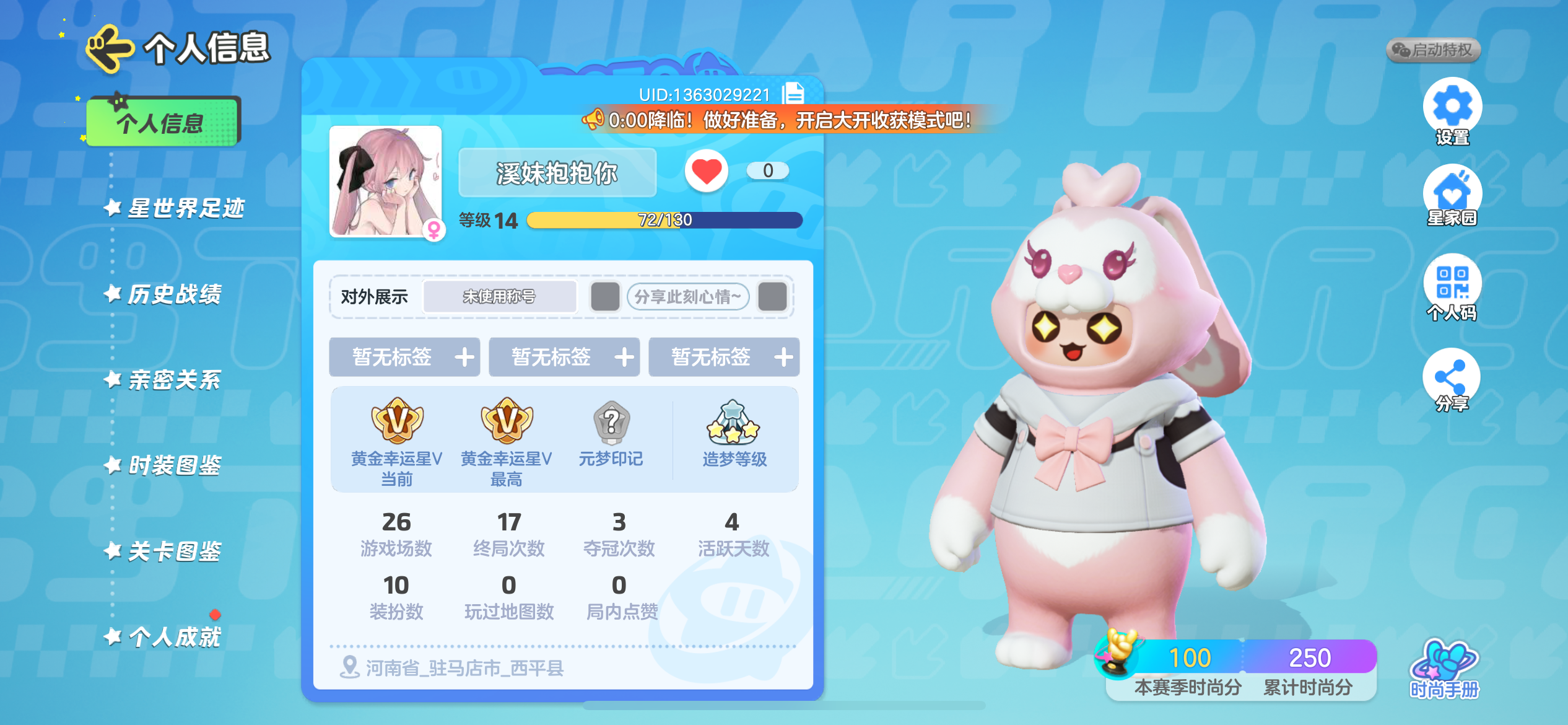Open the first 暂无标签 tag selector
Screen dimensions: 1568x725
click(x=404, y=357)
